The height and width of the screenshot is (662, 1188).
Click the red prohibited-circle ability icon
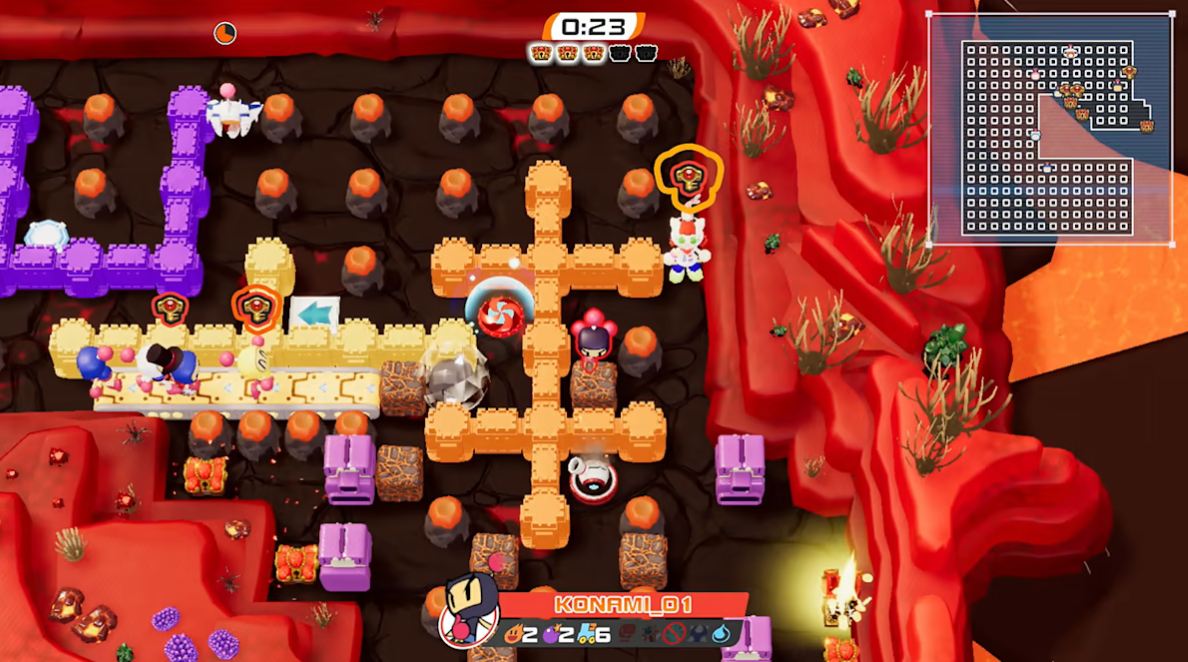676,634
